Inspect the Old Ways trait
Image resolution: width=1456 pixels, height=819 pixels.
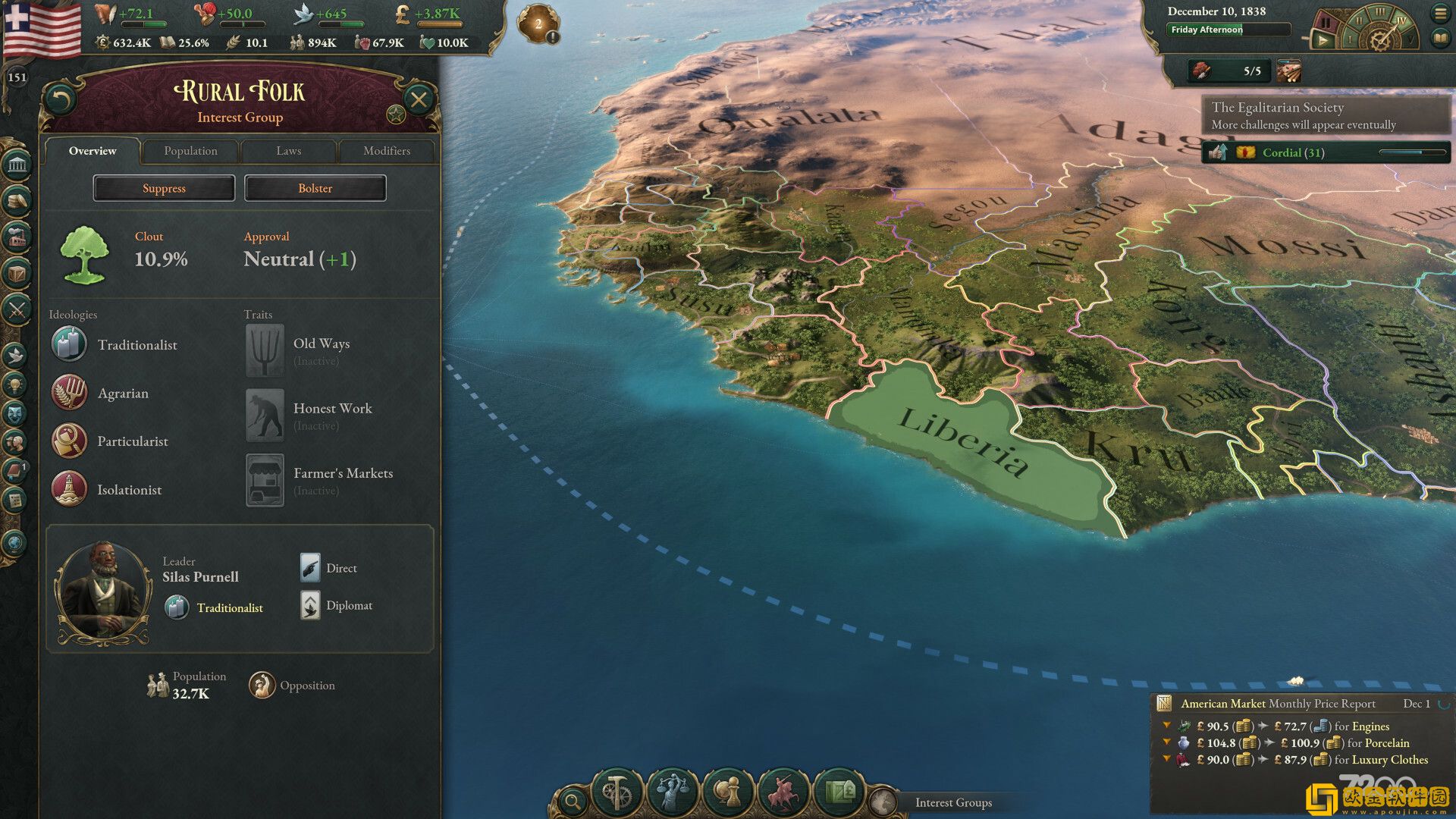[x=265, y=350]
